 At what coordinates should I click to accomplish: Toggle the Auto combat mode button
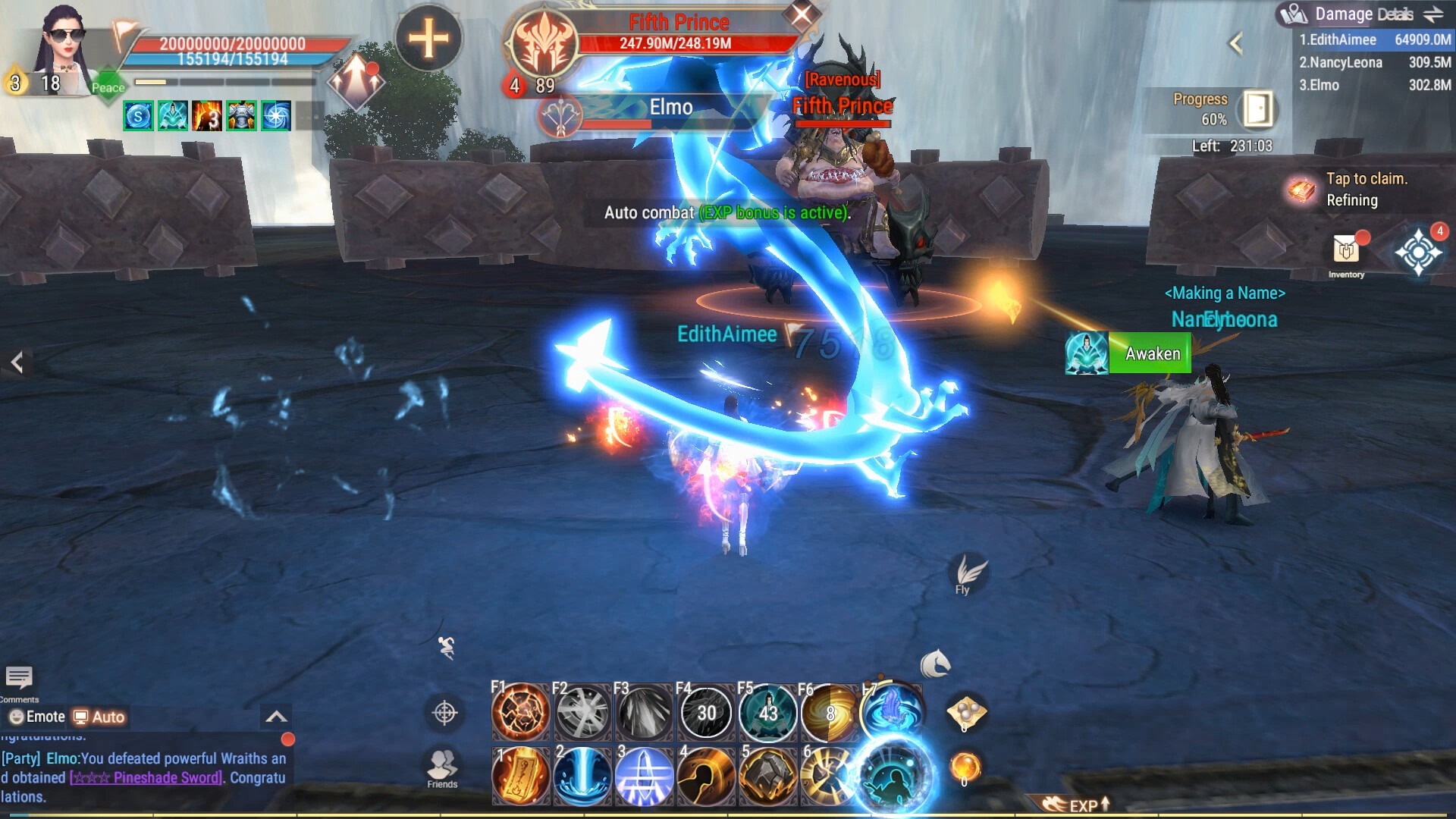tap(99, 716)
